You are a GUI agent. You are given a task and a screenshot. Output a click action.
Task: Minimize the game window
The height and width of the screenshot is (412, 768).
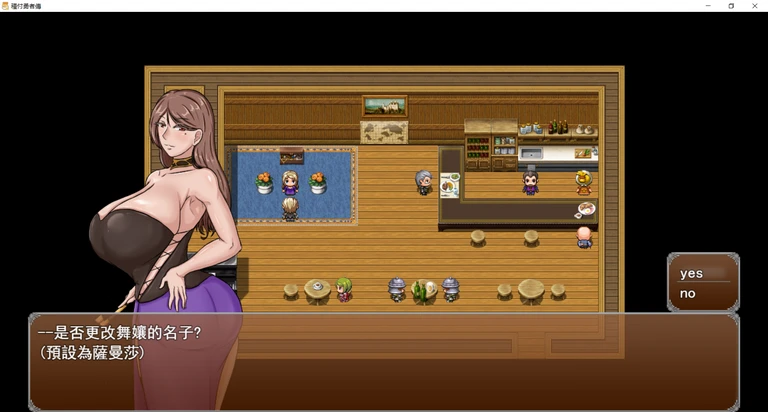click(x=706, y=6)
